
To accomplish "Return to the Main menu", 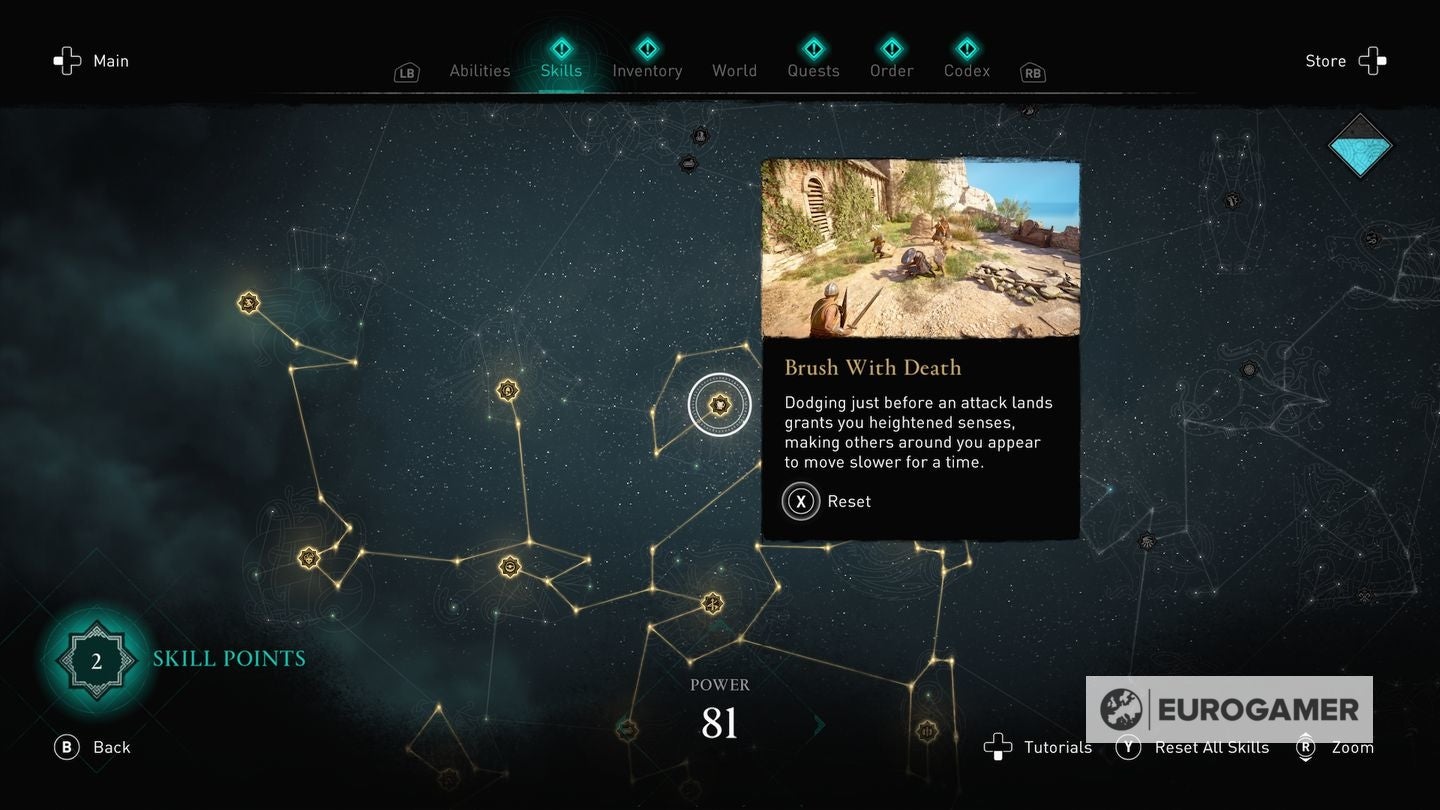I will tap(92, 61).
